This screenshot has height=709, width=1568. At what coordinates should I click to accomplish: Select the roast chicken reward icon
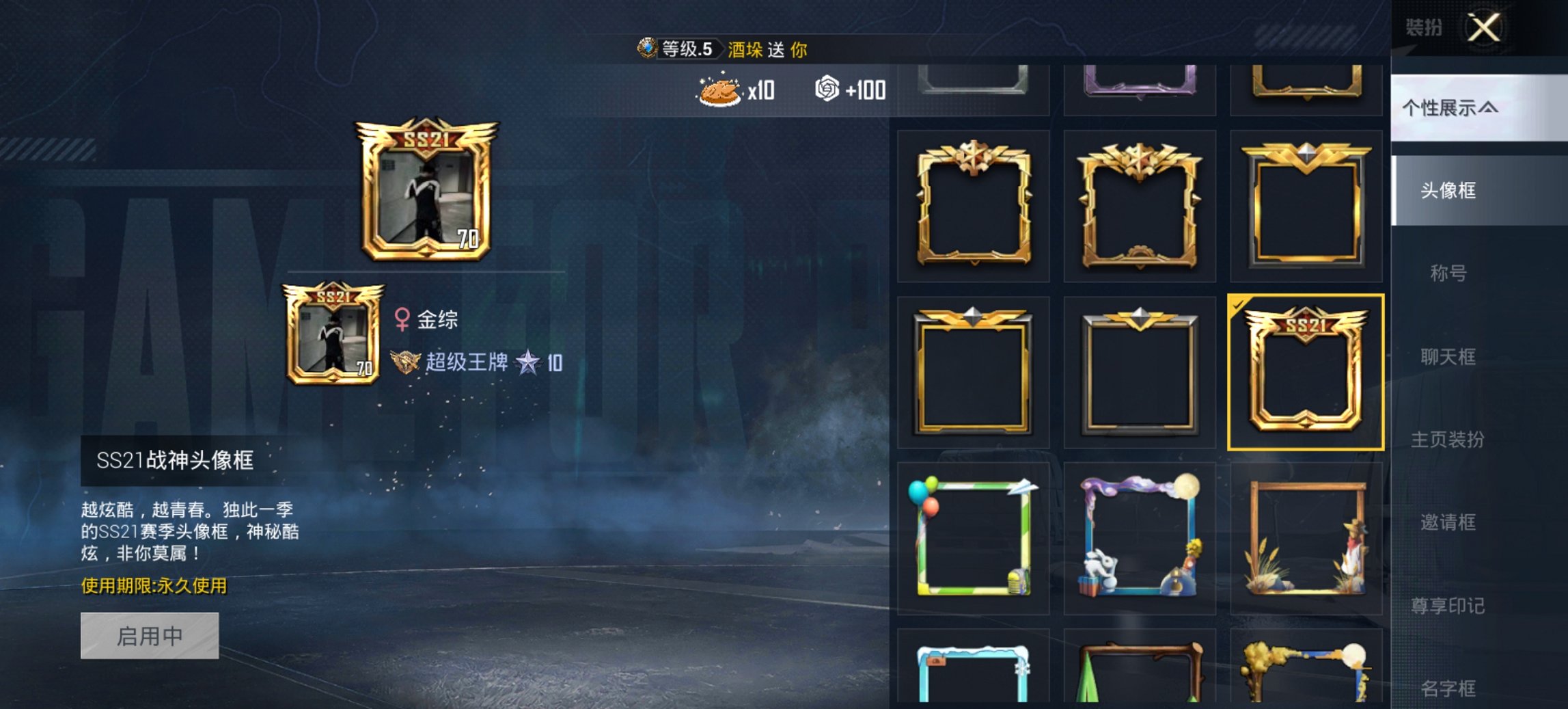(x=719, y=91)
